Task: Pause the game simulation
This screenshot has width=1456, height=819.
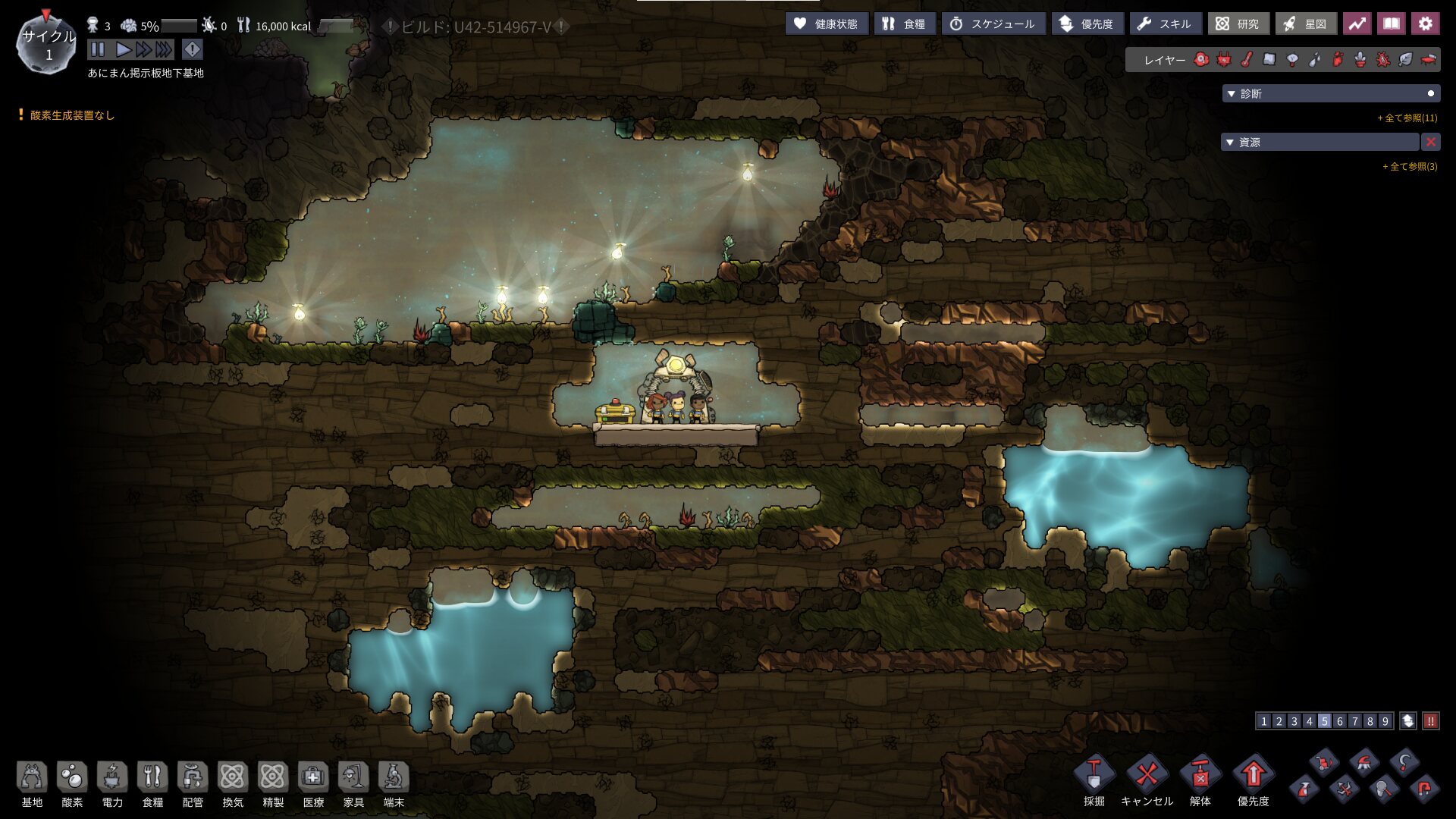Action: pos(98,50)
